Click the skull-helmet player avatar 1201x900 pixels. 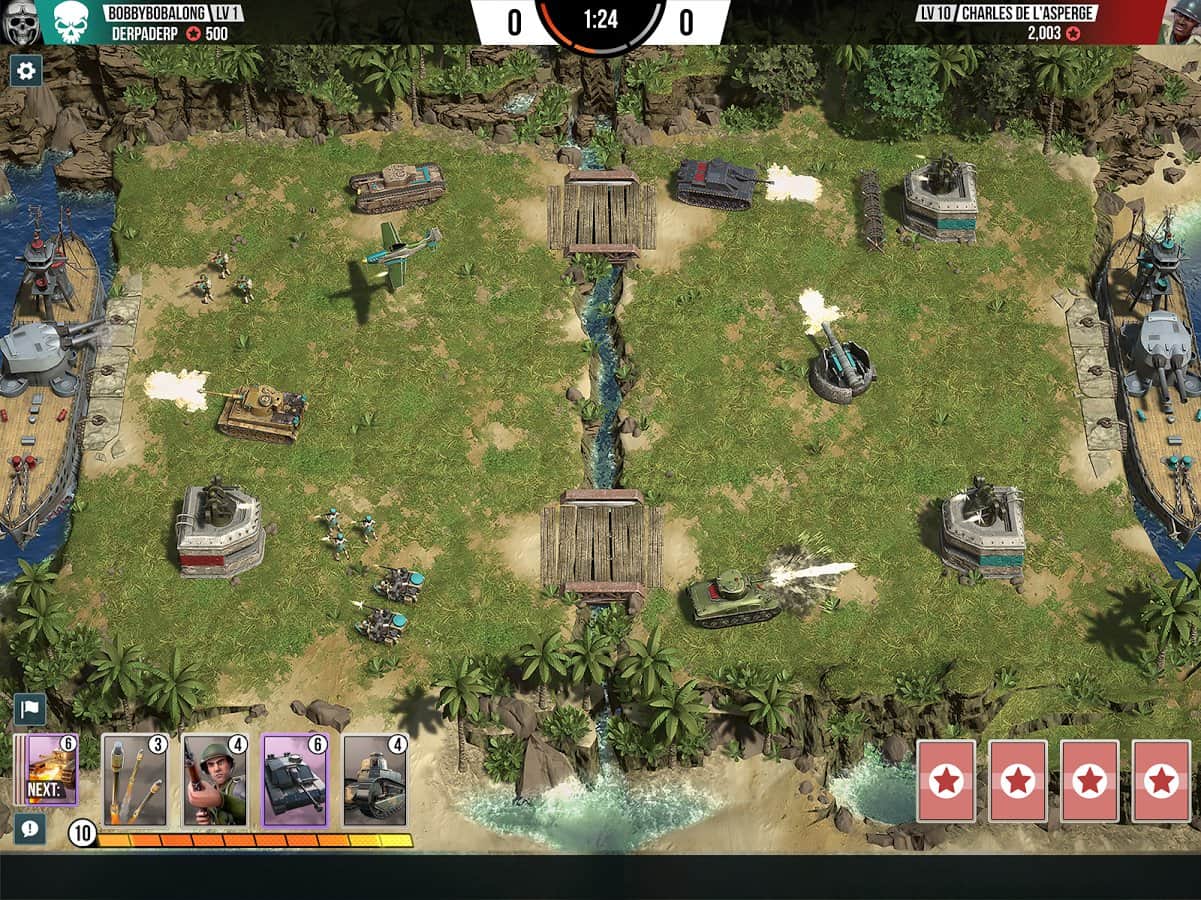[x=21, y=23]
